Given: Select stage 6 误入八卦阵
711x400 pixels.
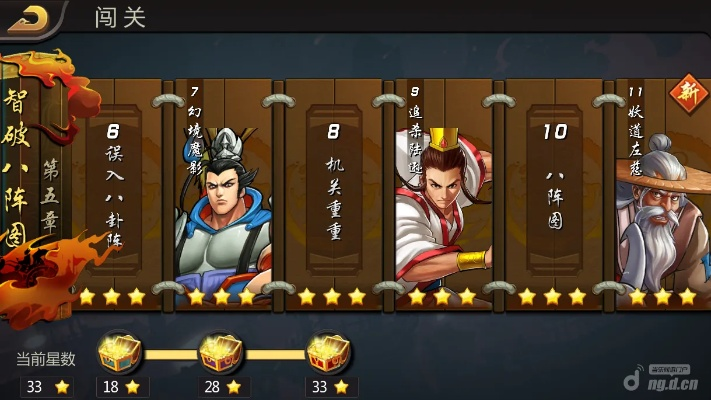Looking at the screenshot, I should pos(112,190).
